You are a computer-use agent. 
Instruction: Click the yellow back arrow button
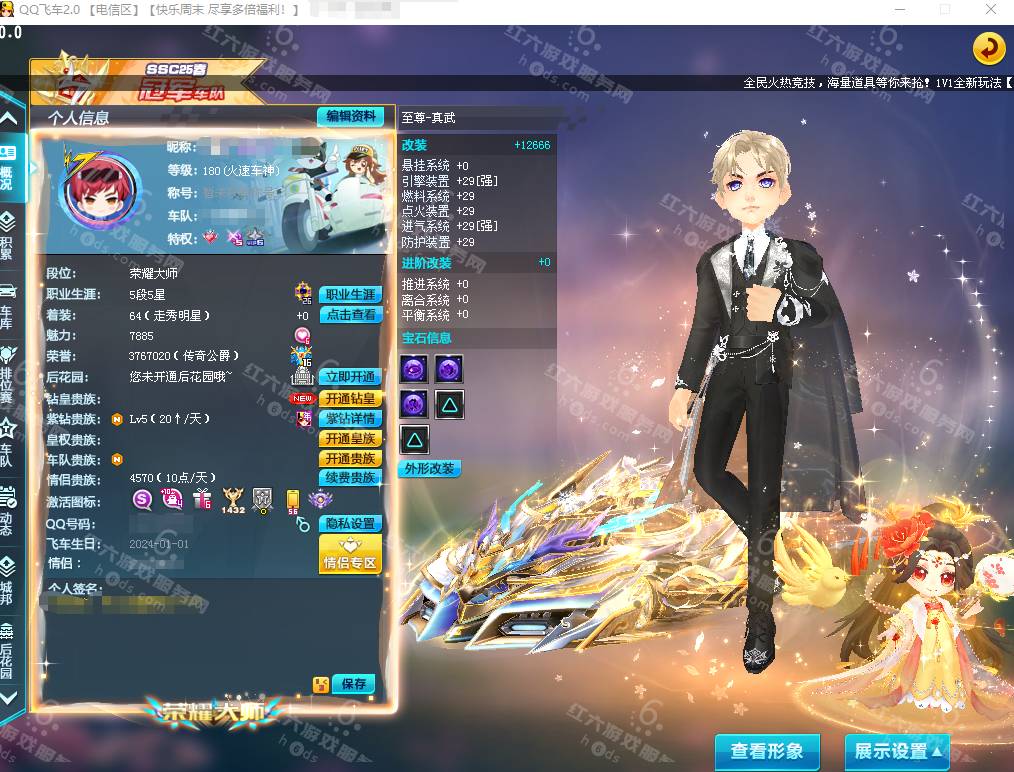pos(988,48)
